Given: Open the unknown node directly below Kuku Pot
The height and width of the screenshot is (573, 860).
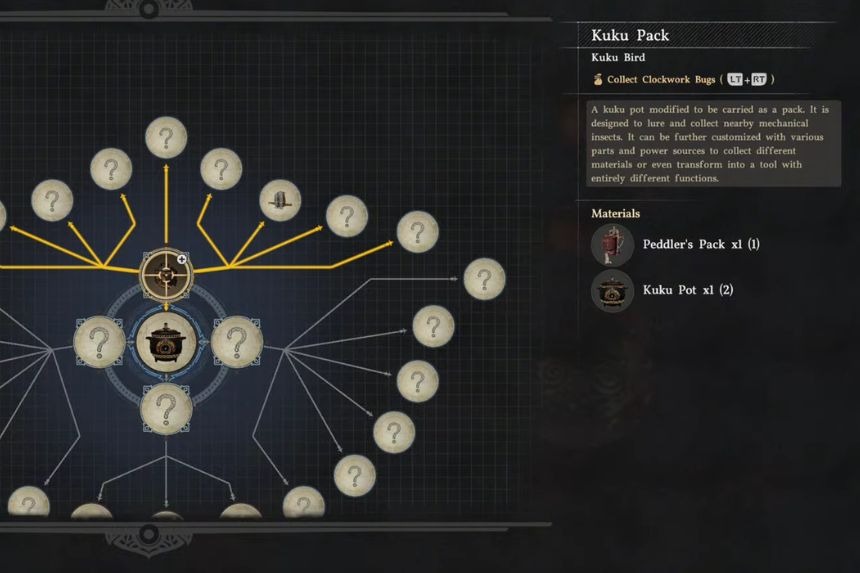Looking at the screenshot, I should tap(166, 409).
